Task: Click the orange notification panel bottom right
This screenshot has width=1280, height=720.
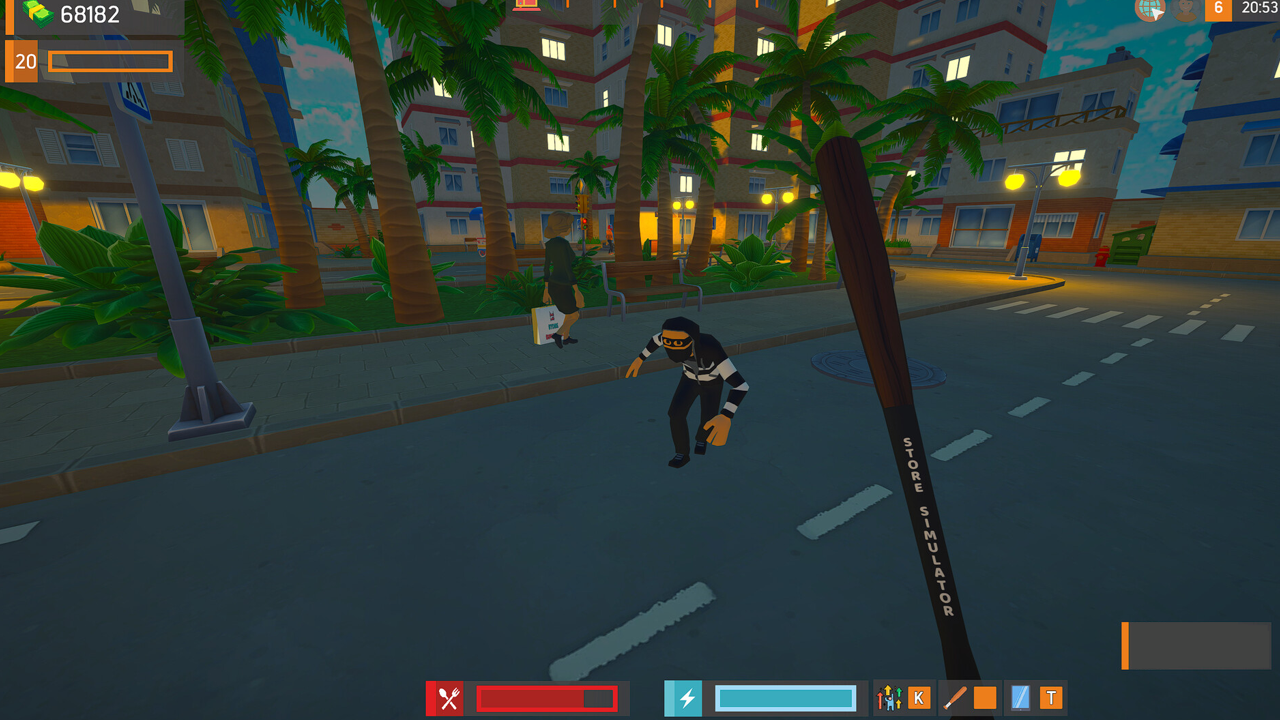Action: pos(1196,646)
